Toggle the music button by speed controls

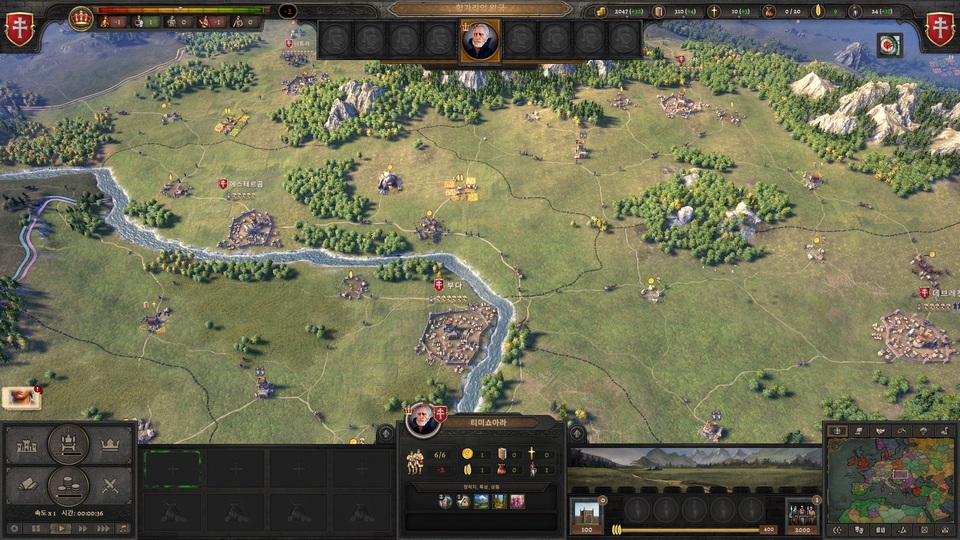point(122,528)
